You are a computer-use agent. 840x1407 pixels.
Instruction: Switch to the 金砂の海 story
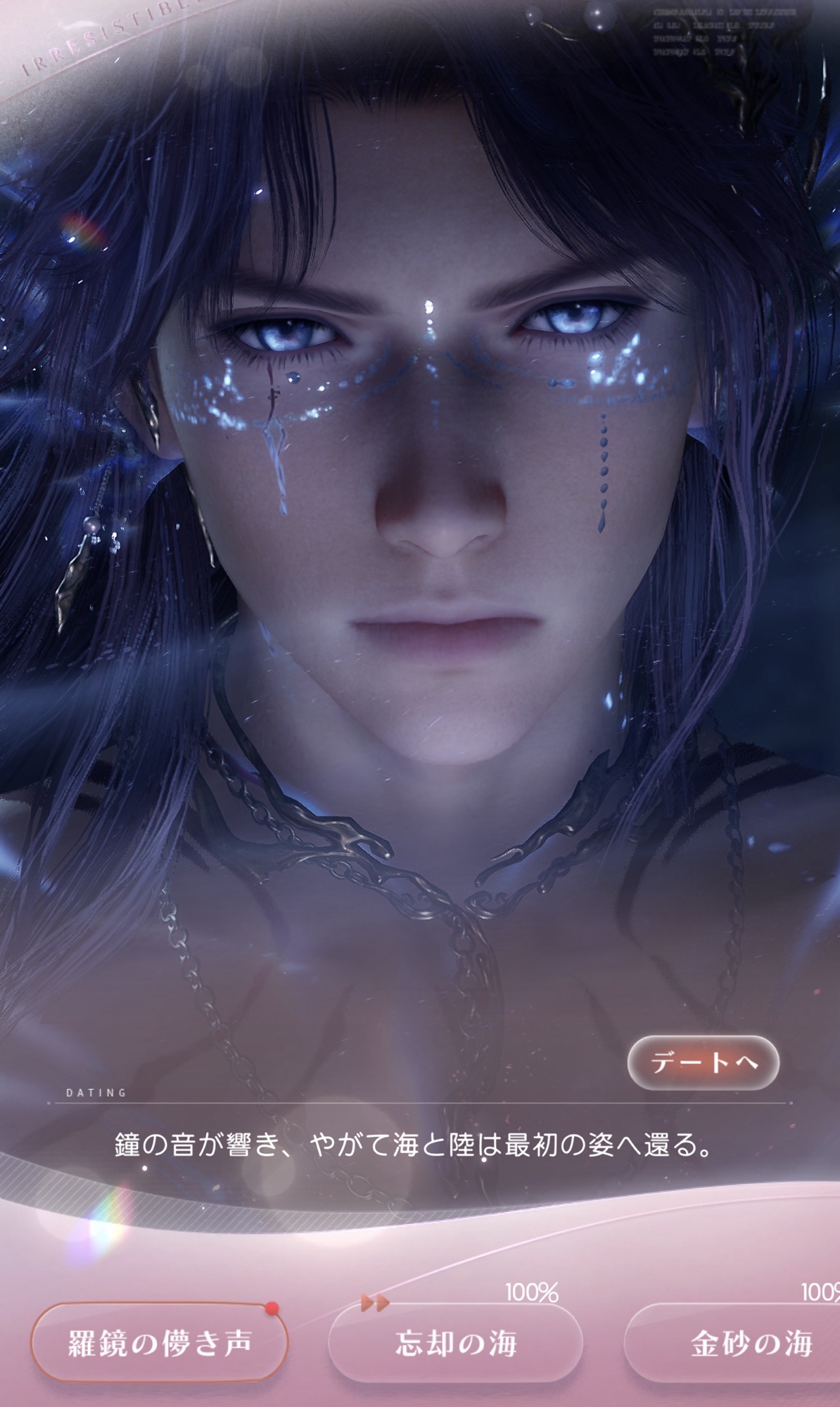(750, 1342)
